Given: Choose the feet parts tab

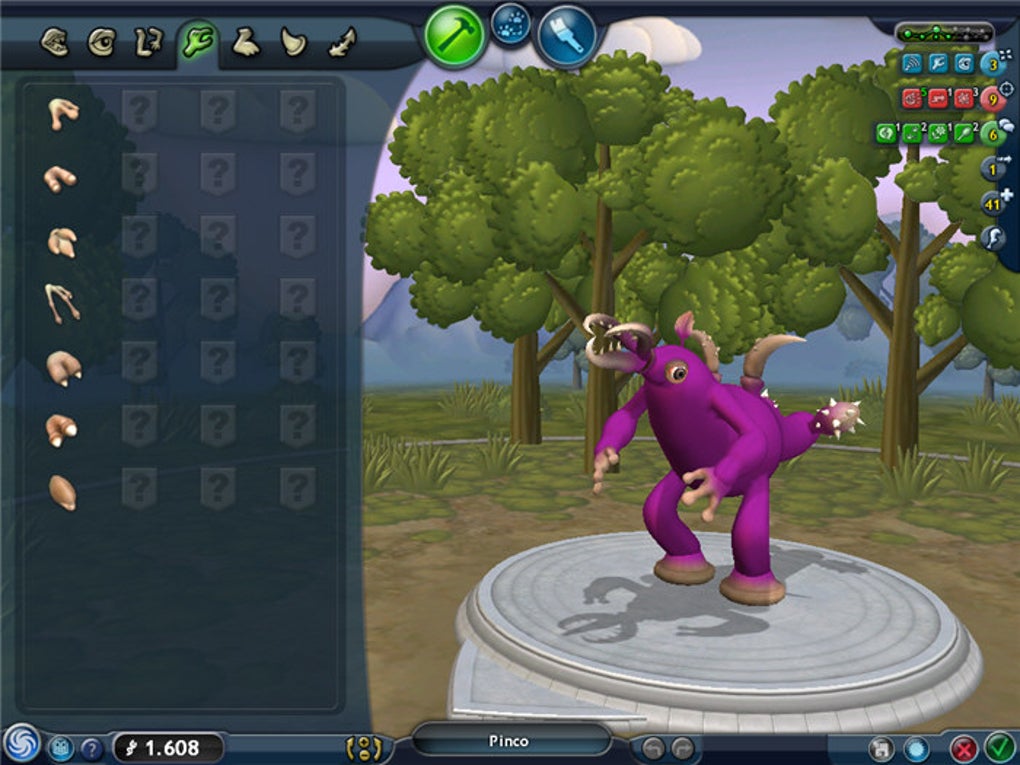Looking at the screenshot, I should pos(245,43).
